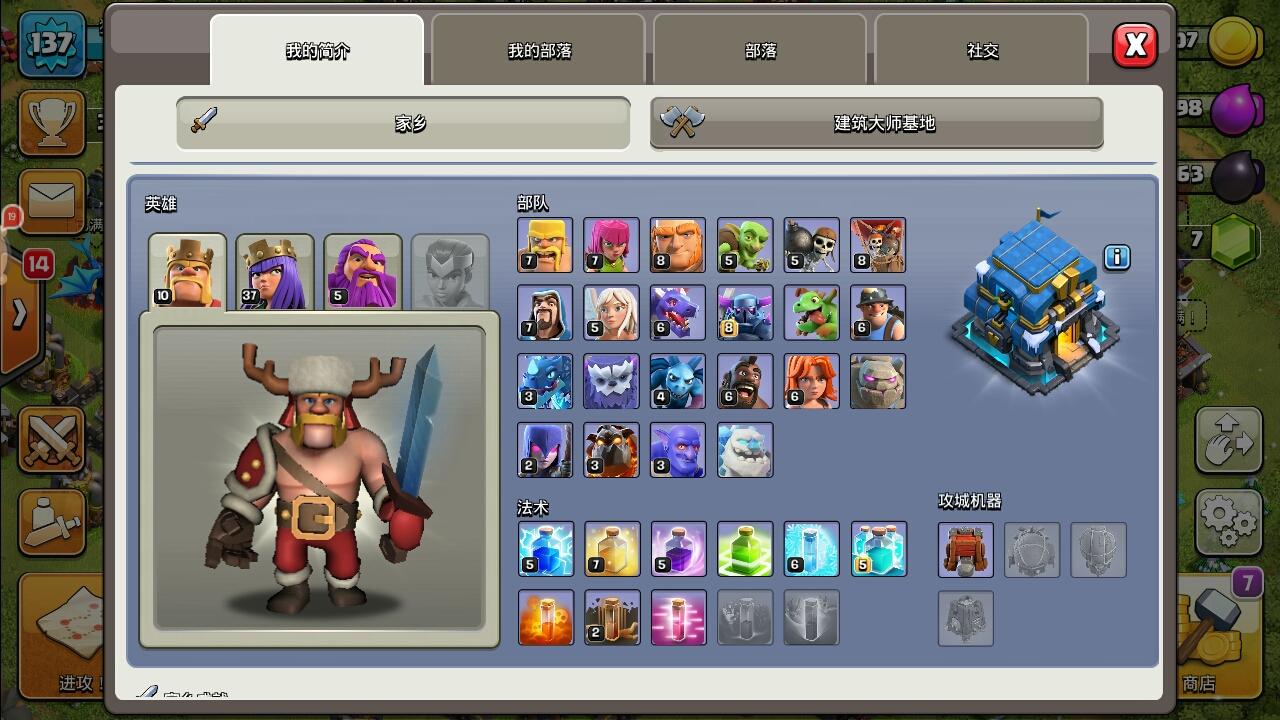Open the Town Hall info (i) button

point(1117,258)
